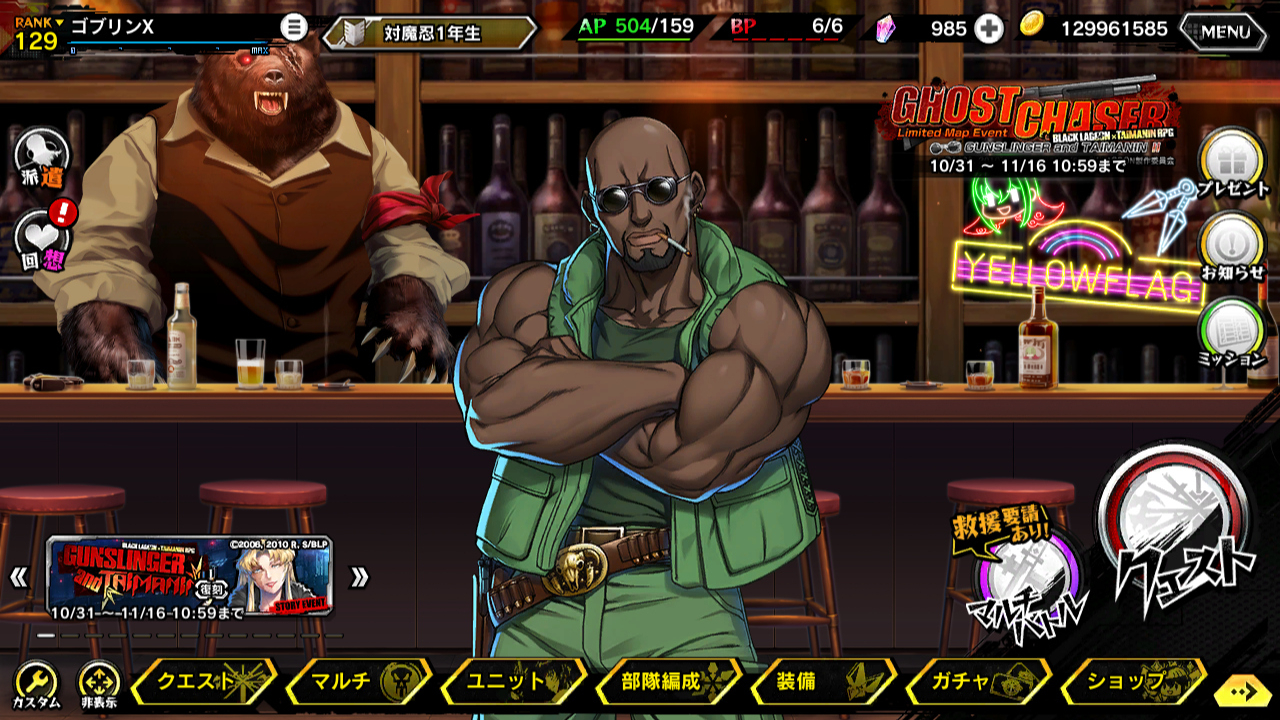Open the 回想 recollection icon
Screen dimensions: 1280x720
(x=43, y=240)
